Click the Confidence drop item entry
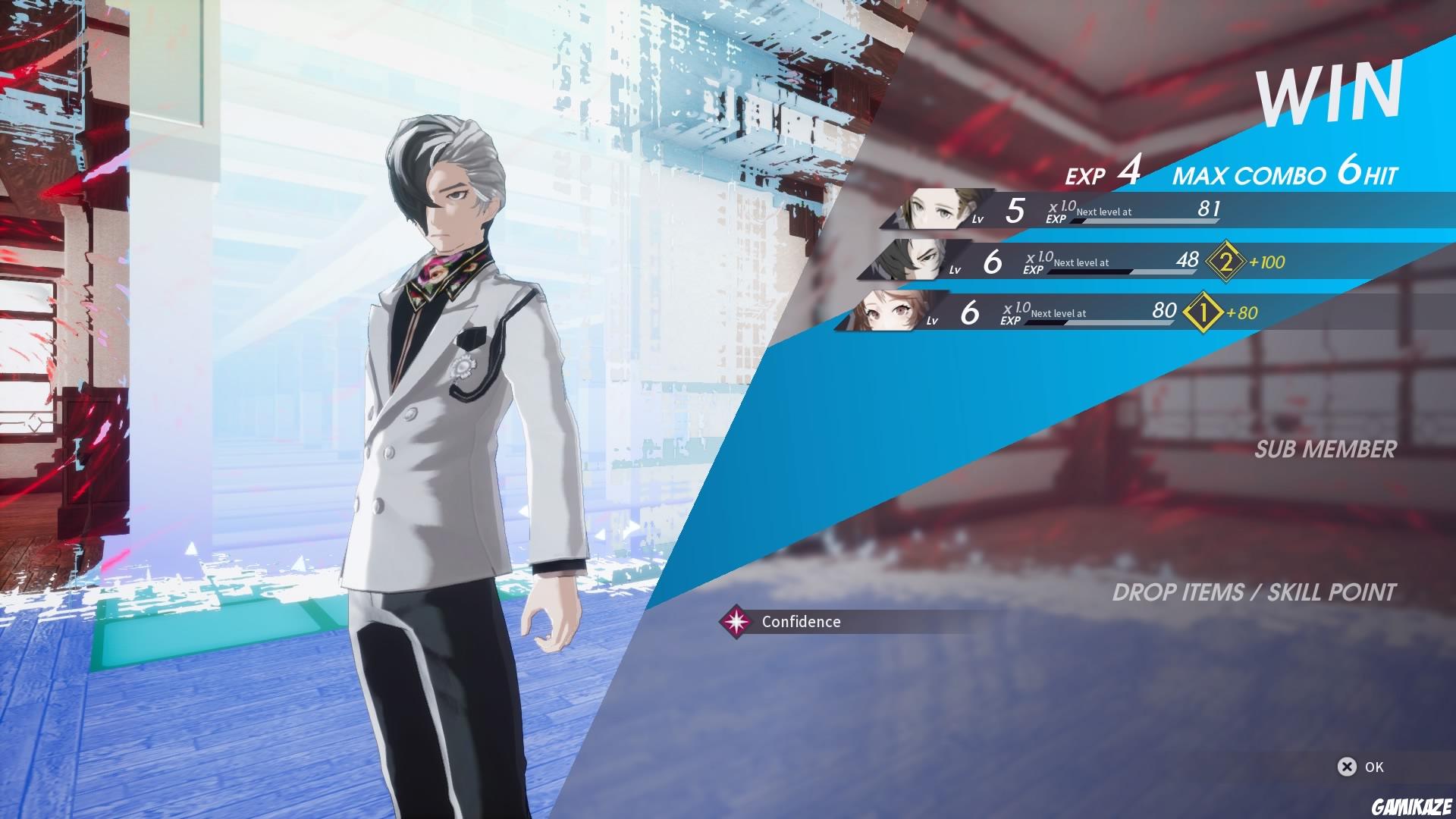 click(800, 622)
